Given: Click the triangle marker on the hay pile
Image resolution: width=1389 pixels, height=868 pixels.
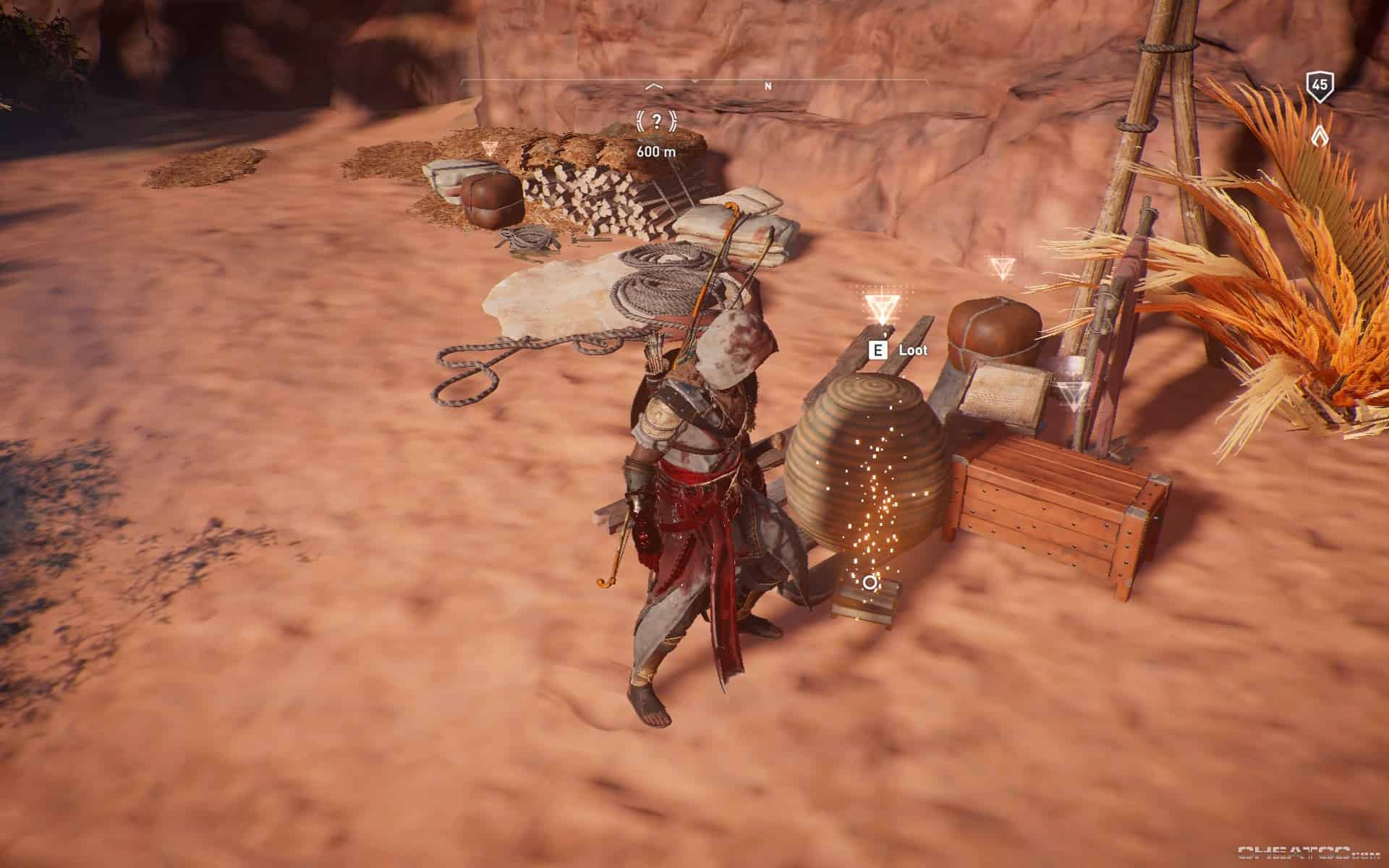Looking at the screenshot, I should pos(489,148).
